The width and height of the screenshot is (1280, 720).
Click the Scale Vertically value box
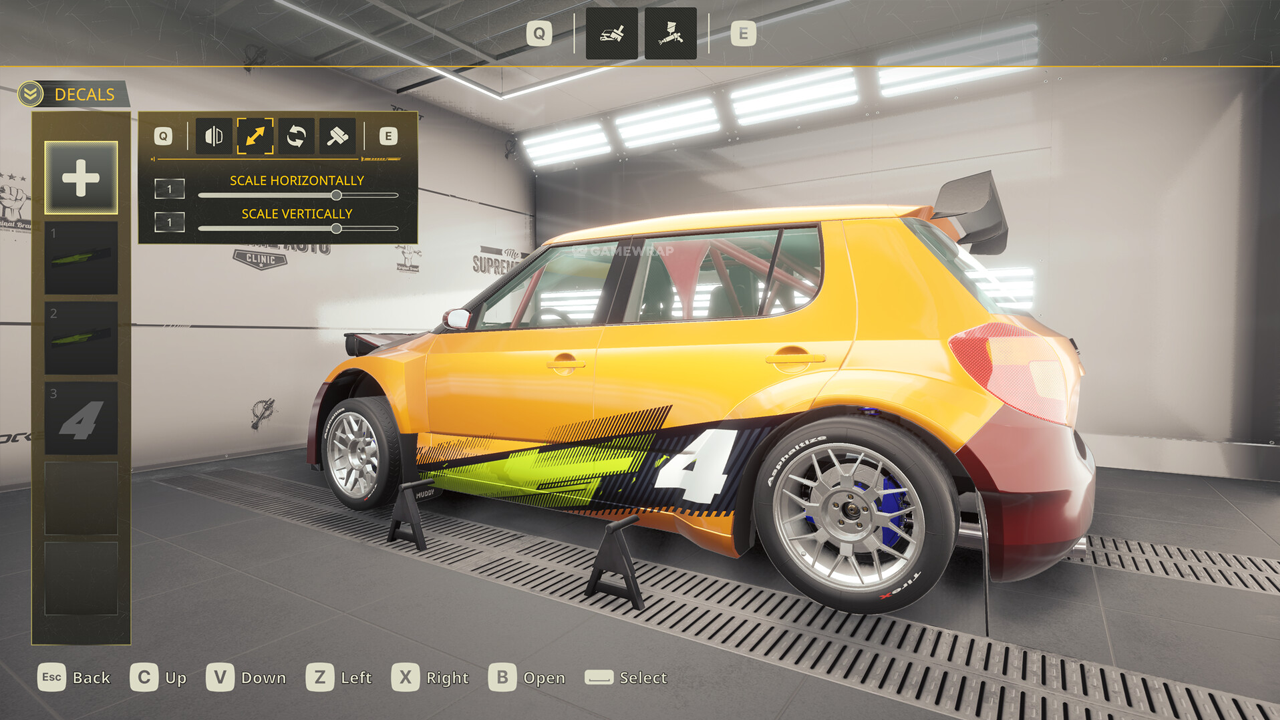[x=169, y=222]
